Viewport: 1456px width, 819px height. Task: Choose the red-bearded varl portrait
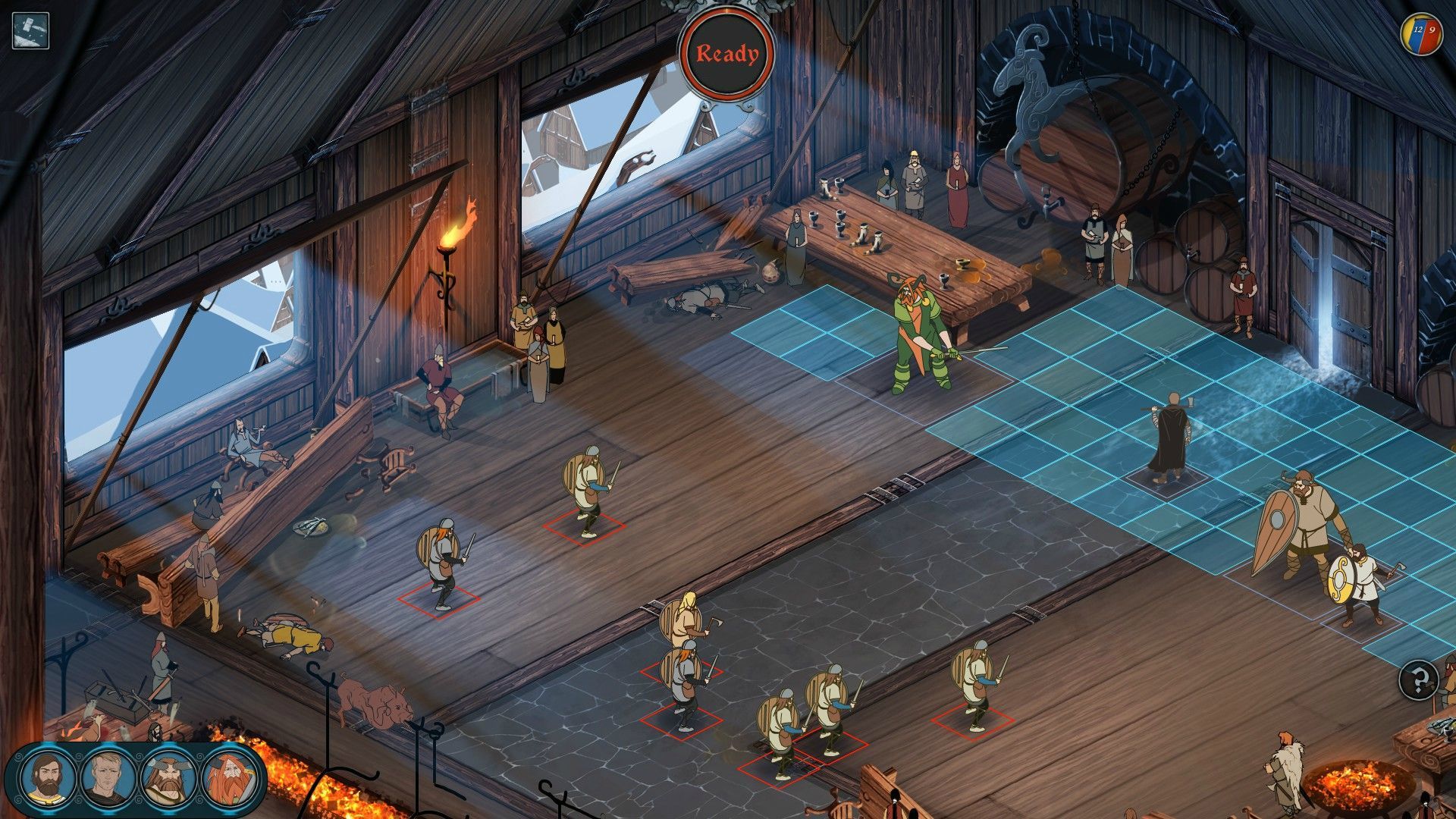pyautogui.click(x=228, y=779)
